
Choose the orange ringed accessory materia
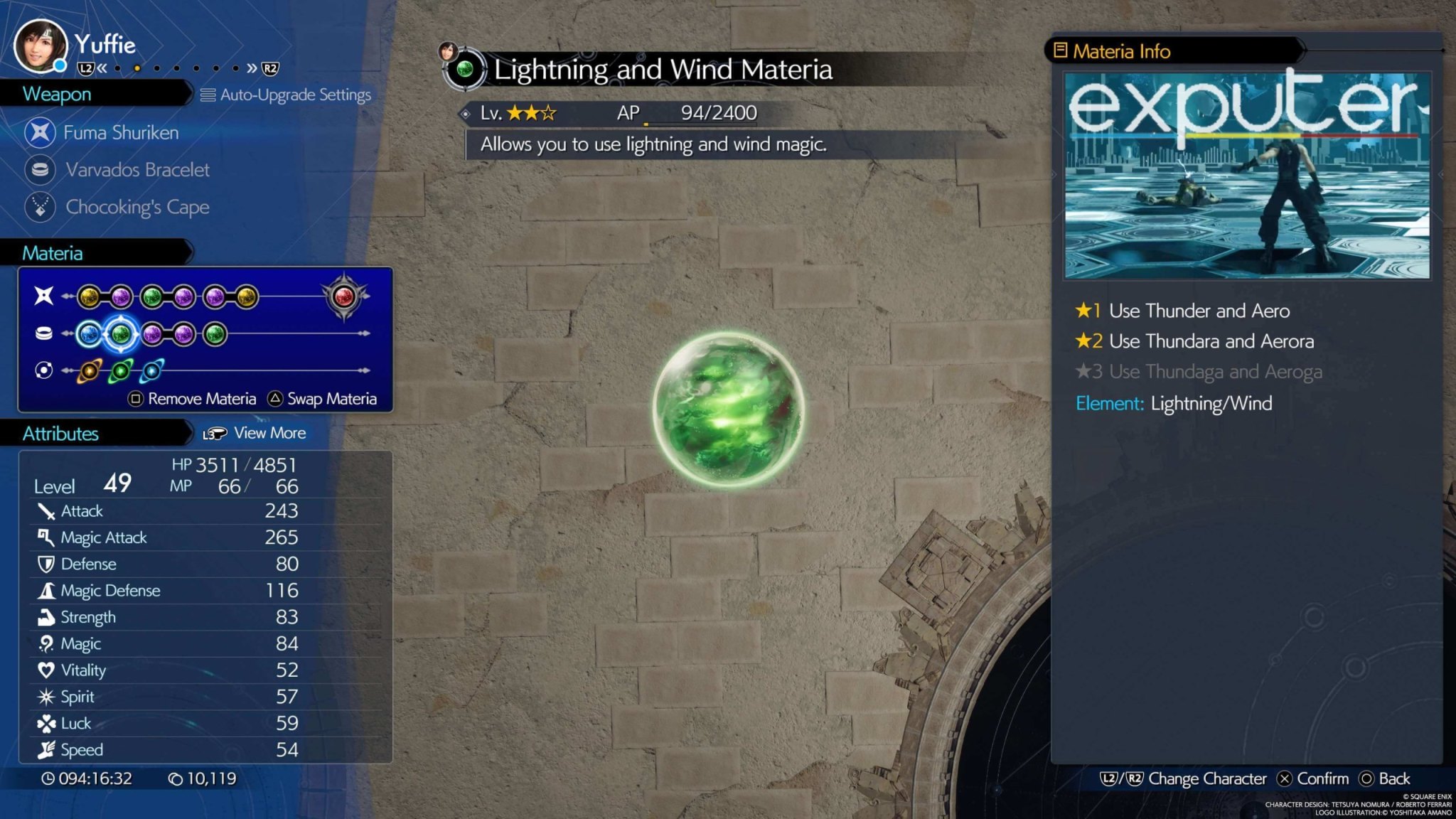[x=90, y=370]
